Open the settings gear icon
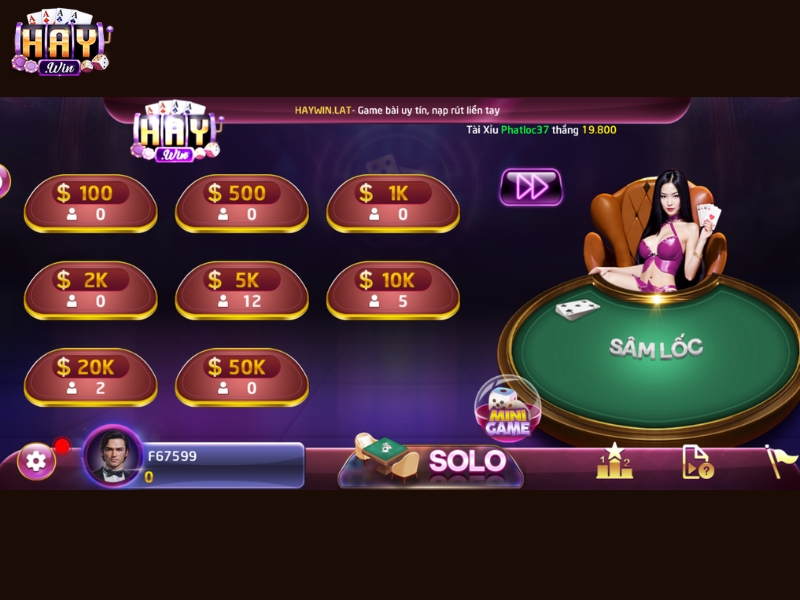 point(37,461)
